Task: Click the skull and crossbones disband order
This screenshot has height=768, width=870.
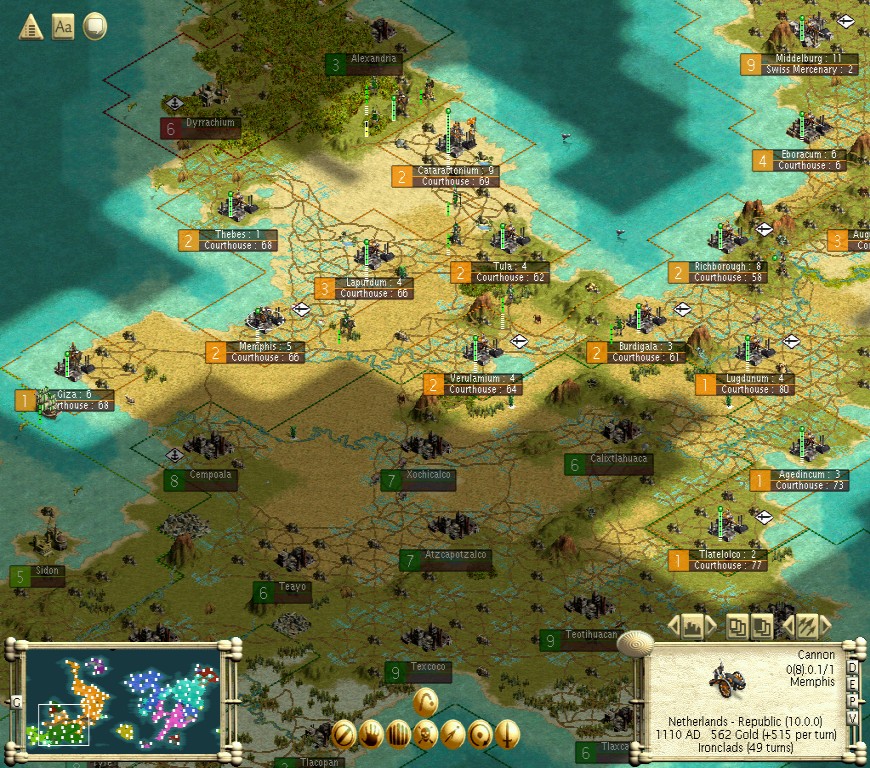Action: coord(426,733)
